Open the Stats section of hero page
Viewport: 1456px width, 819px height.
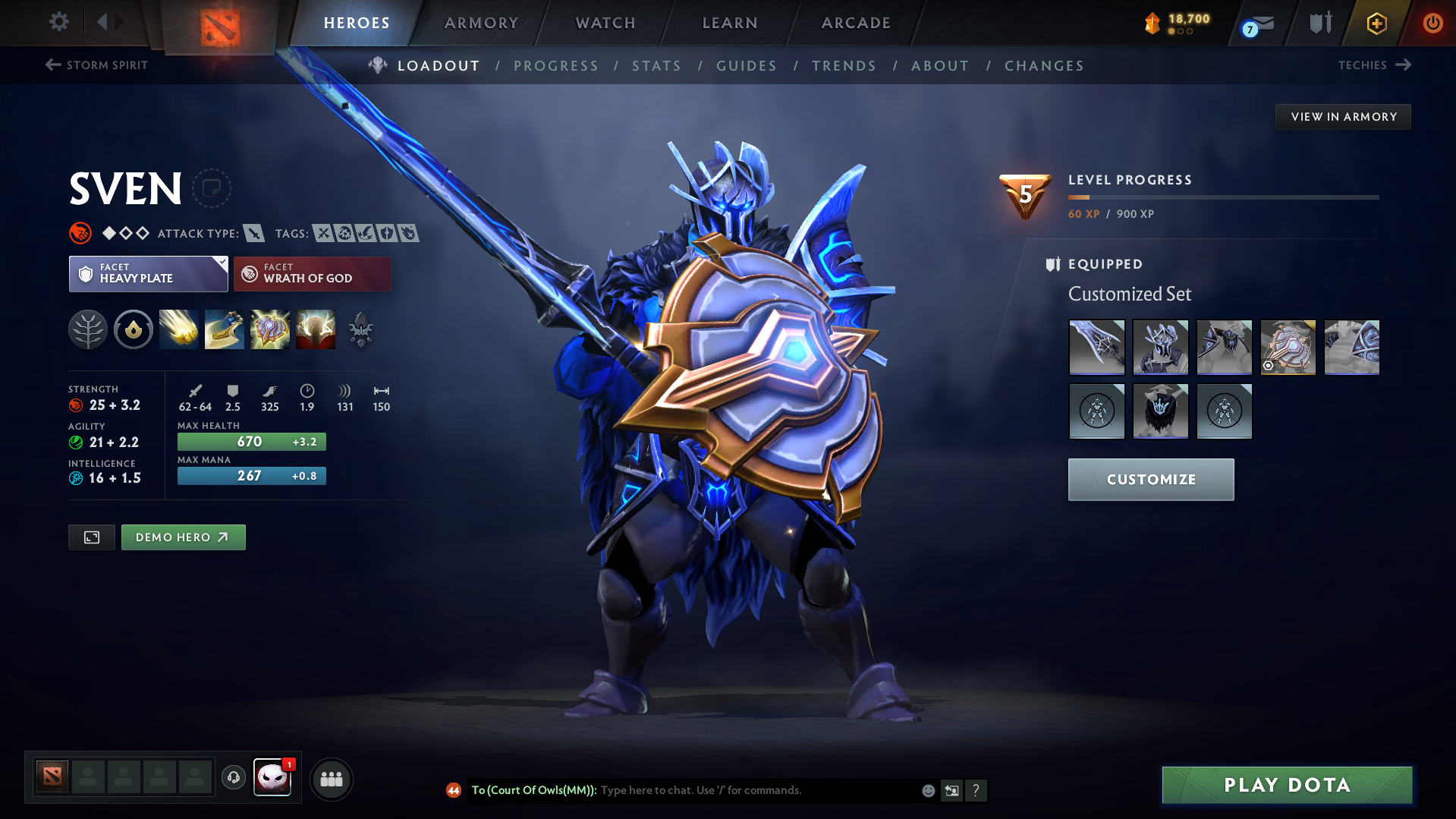pyautogui.click(x=656, y=66)
